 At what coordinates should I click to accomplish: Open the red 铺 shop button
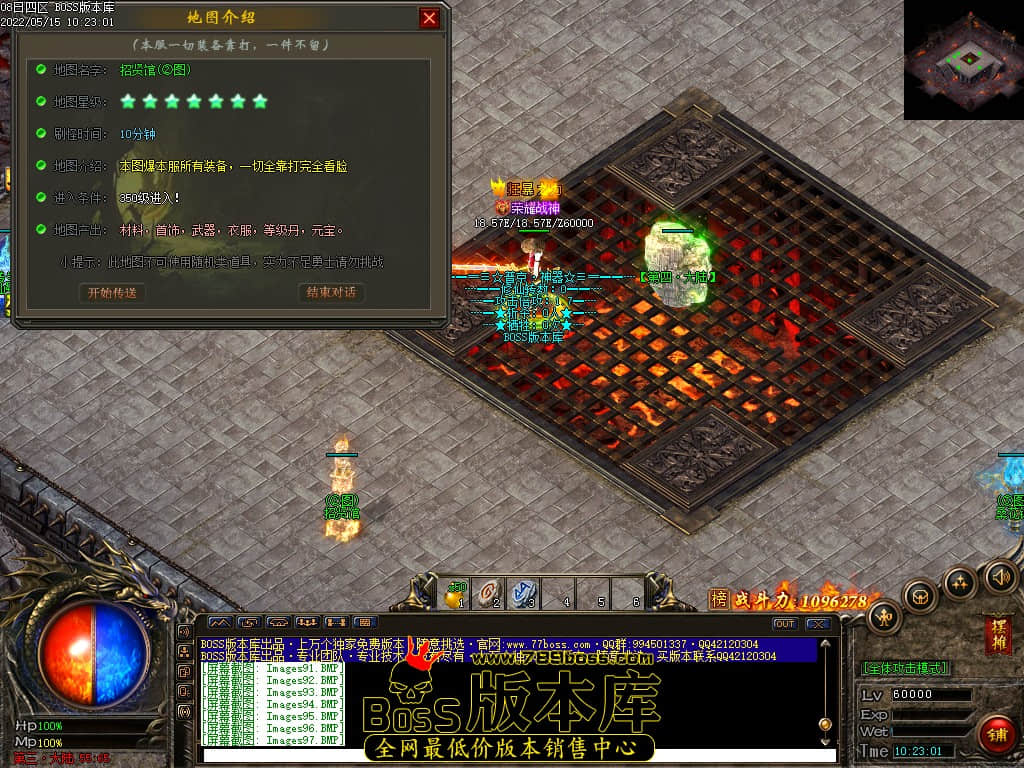point(995,733)
